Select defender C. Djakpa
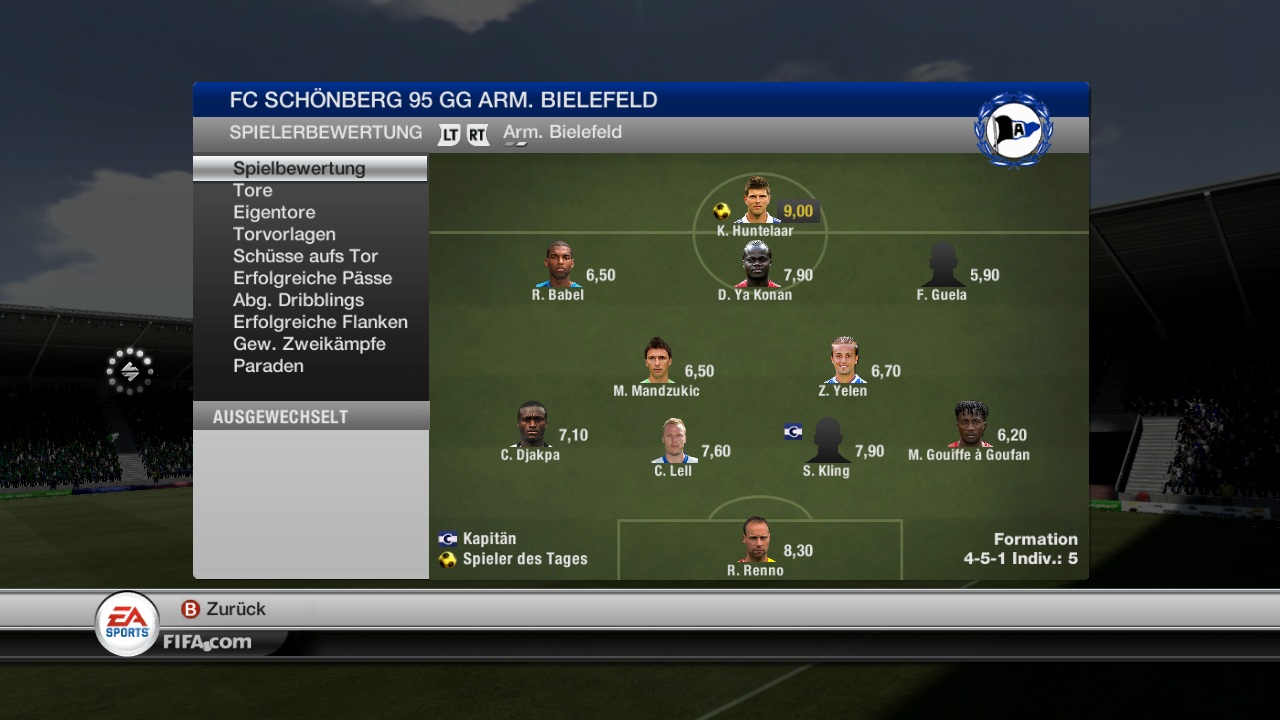1280x720 pixels. 532,425
